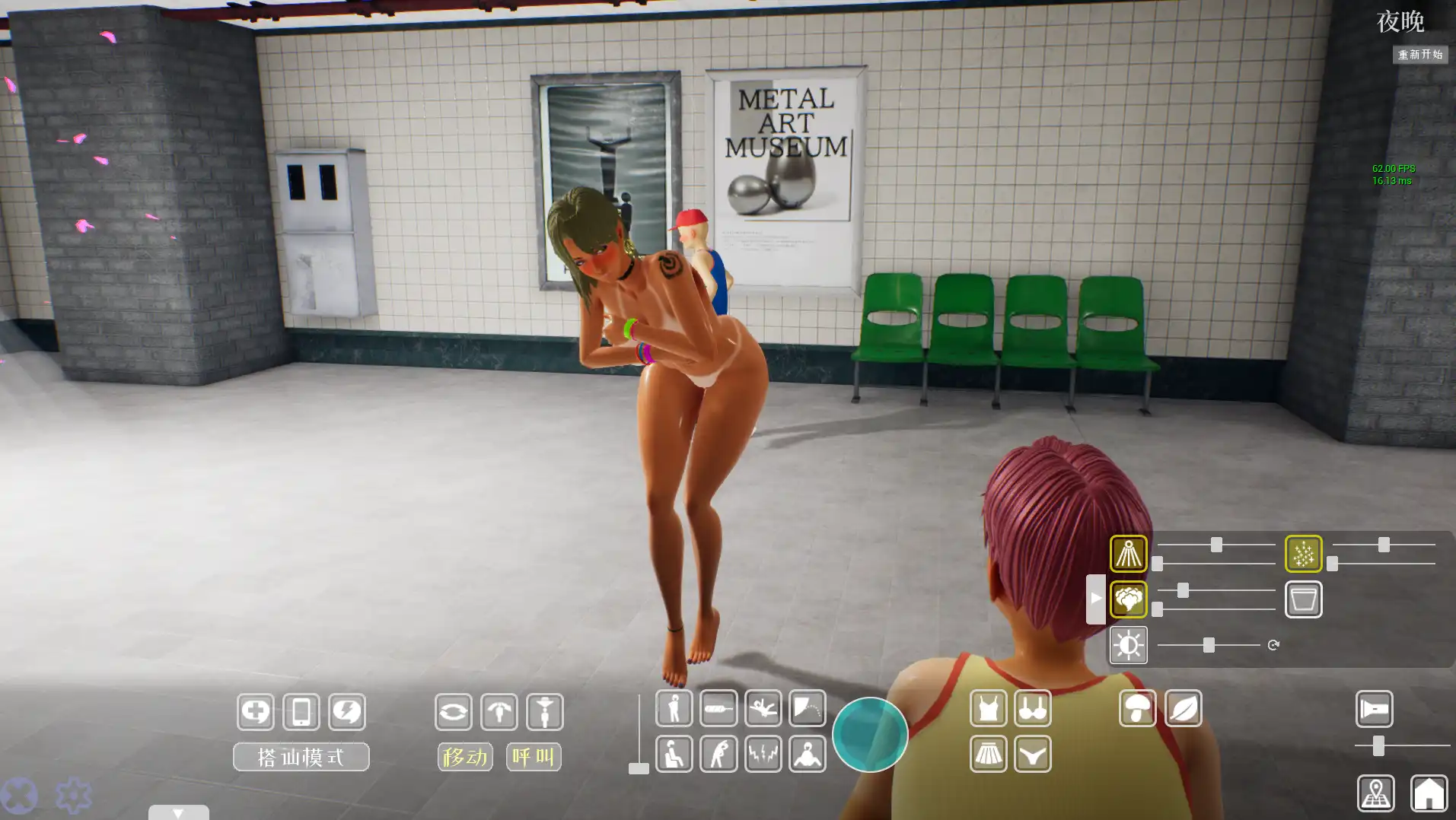Toggle the bucket icon

[x=1303, y=599]
